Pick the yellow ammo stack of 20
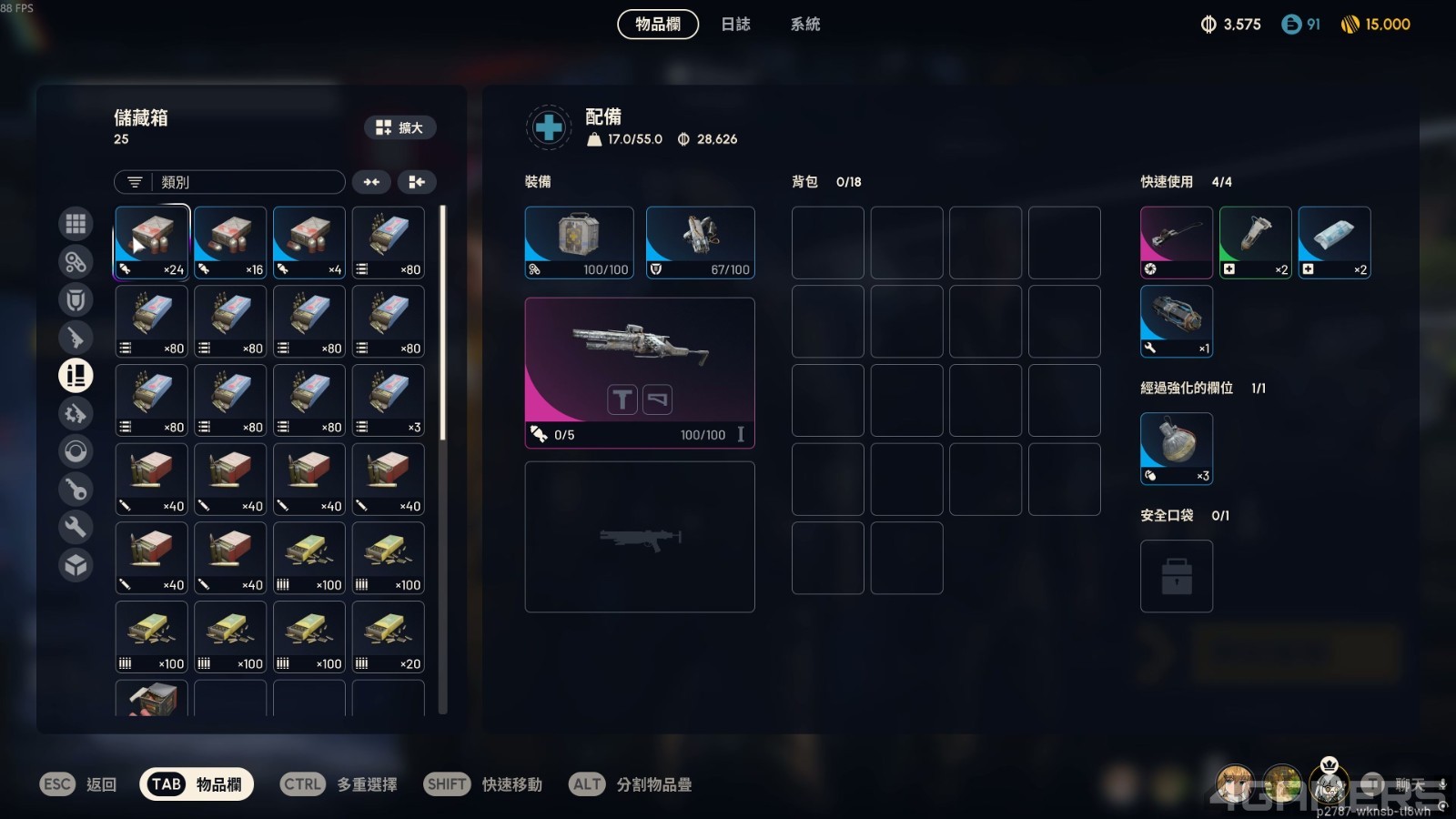The width and height of the screenshot is (1456, 819). pyautogui.click(x=389, y=636)
